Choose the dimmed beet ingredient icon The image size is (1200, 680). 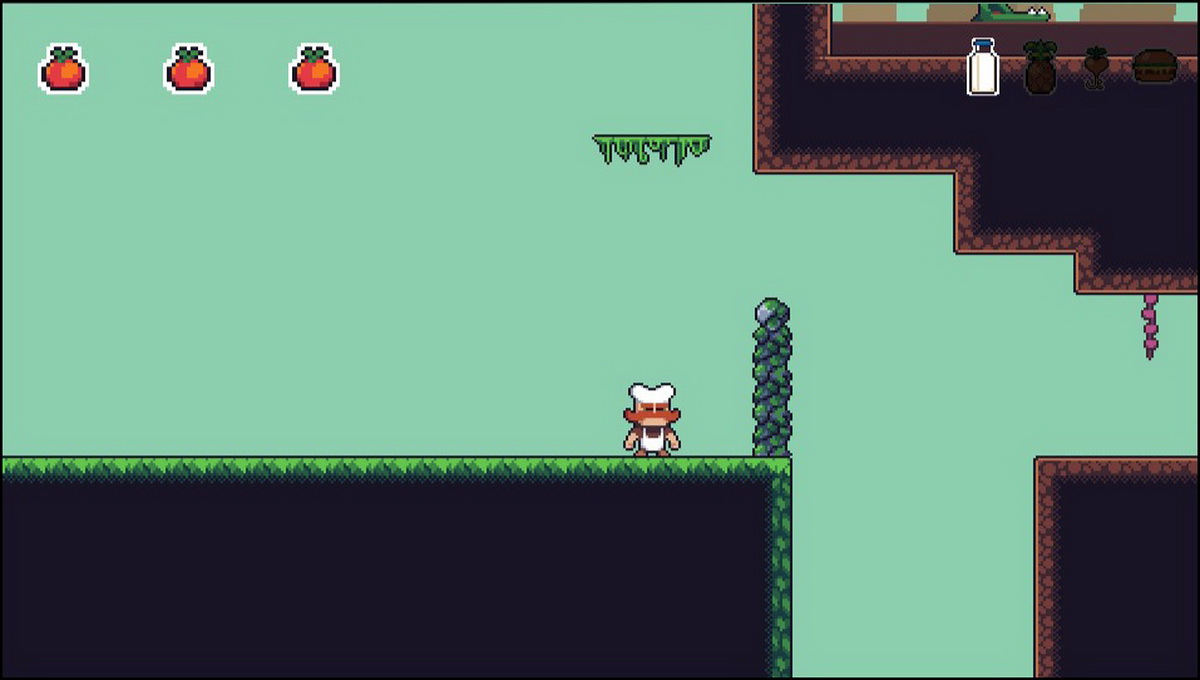coord(1095,68)
